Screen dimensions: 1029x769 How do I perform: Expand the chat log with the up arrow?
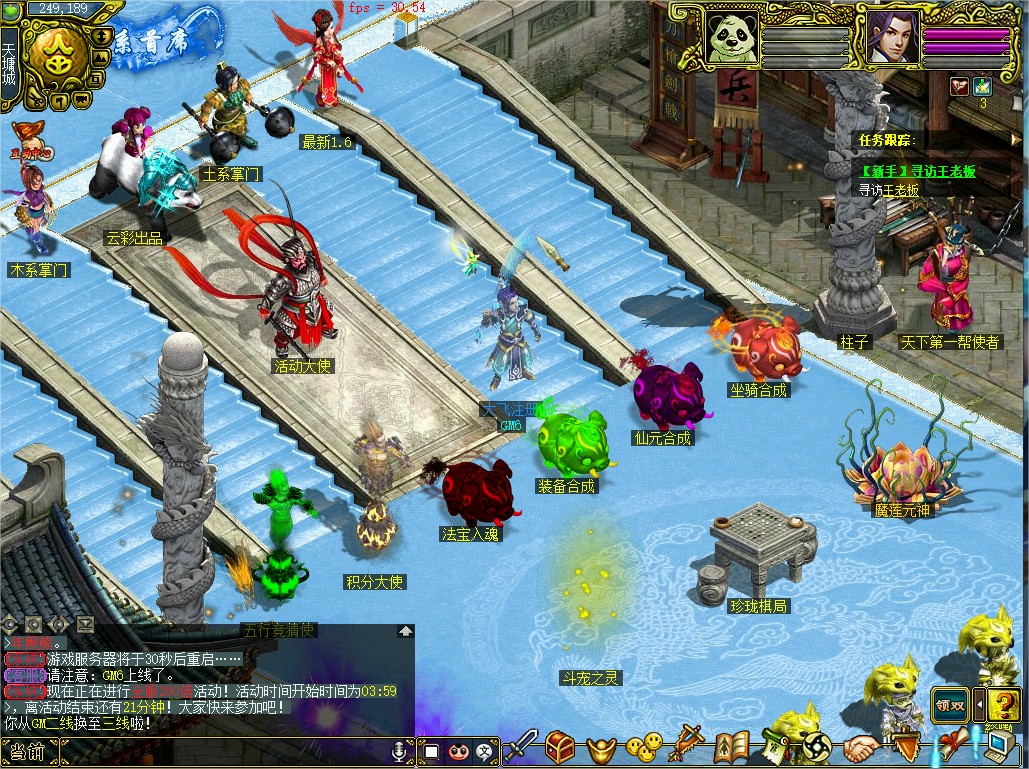pyautogui.click(x=405, y=631)
